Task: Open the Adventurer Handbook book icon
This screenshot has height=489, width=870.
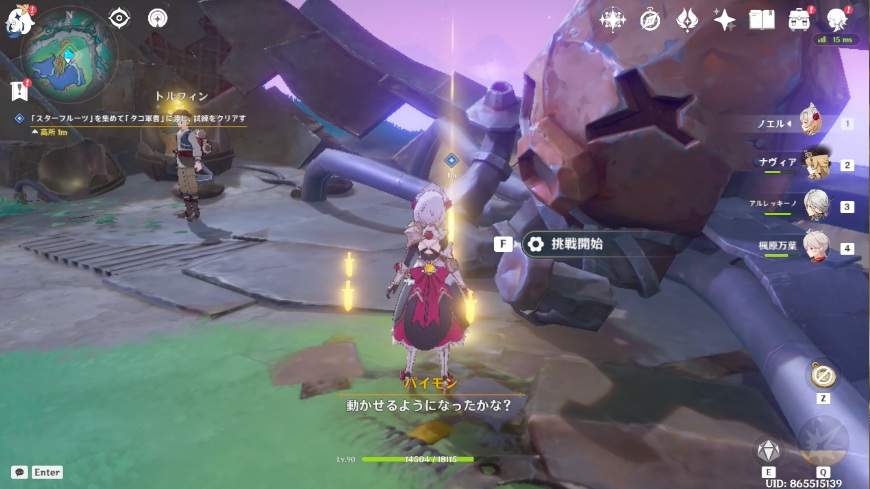Action: coord(762,20)
